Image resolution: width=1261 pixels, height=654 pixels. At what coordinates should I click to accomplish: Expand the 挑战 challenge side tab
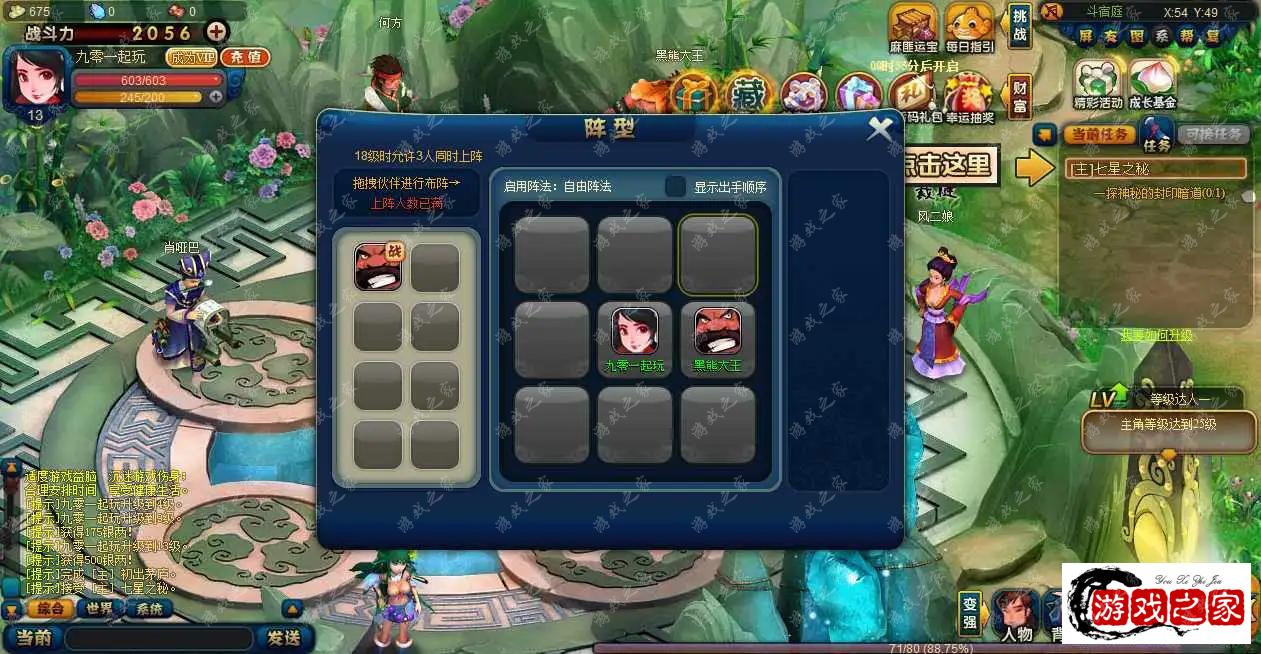coord(1019,26)
